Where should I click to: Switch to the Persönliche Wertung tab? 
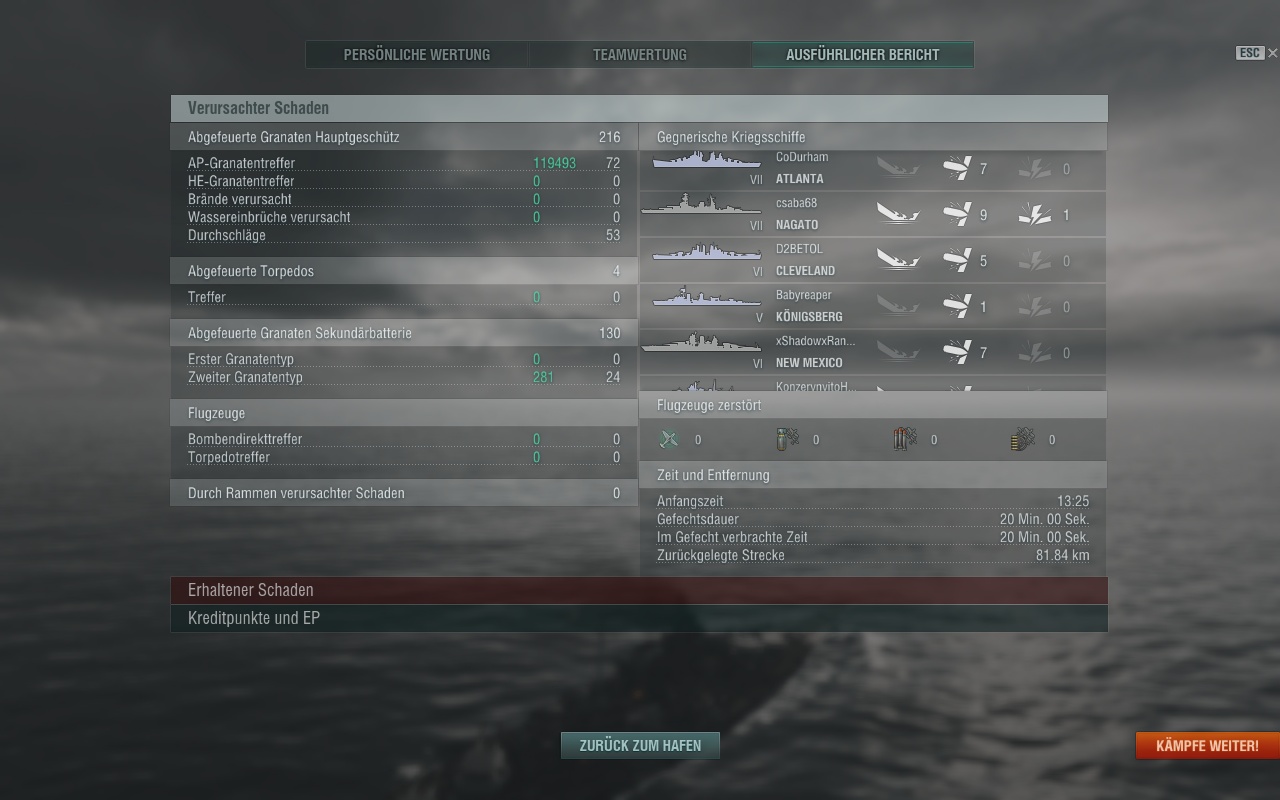417,55
